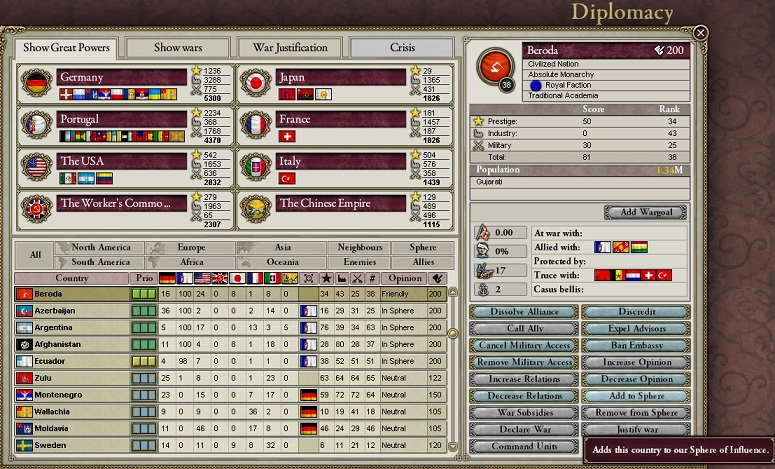775x469 pixels.
Task: Filter countries by Asia
Action: (283, 247)
